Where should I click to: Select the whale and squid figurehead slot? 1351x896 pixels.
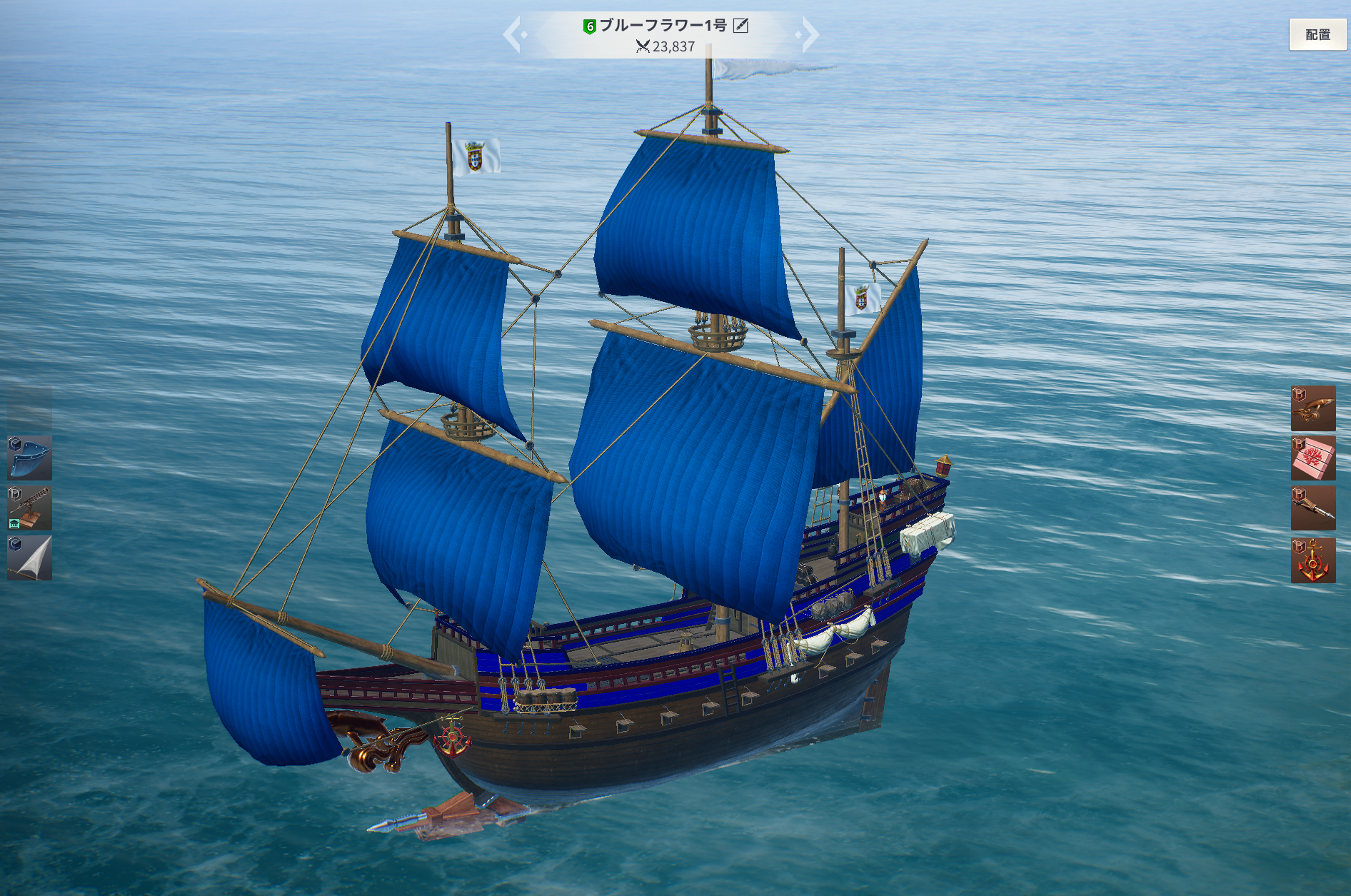[1313, 408]
